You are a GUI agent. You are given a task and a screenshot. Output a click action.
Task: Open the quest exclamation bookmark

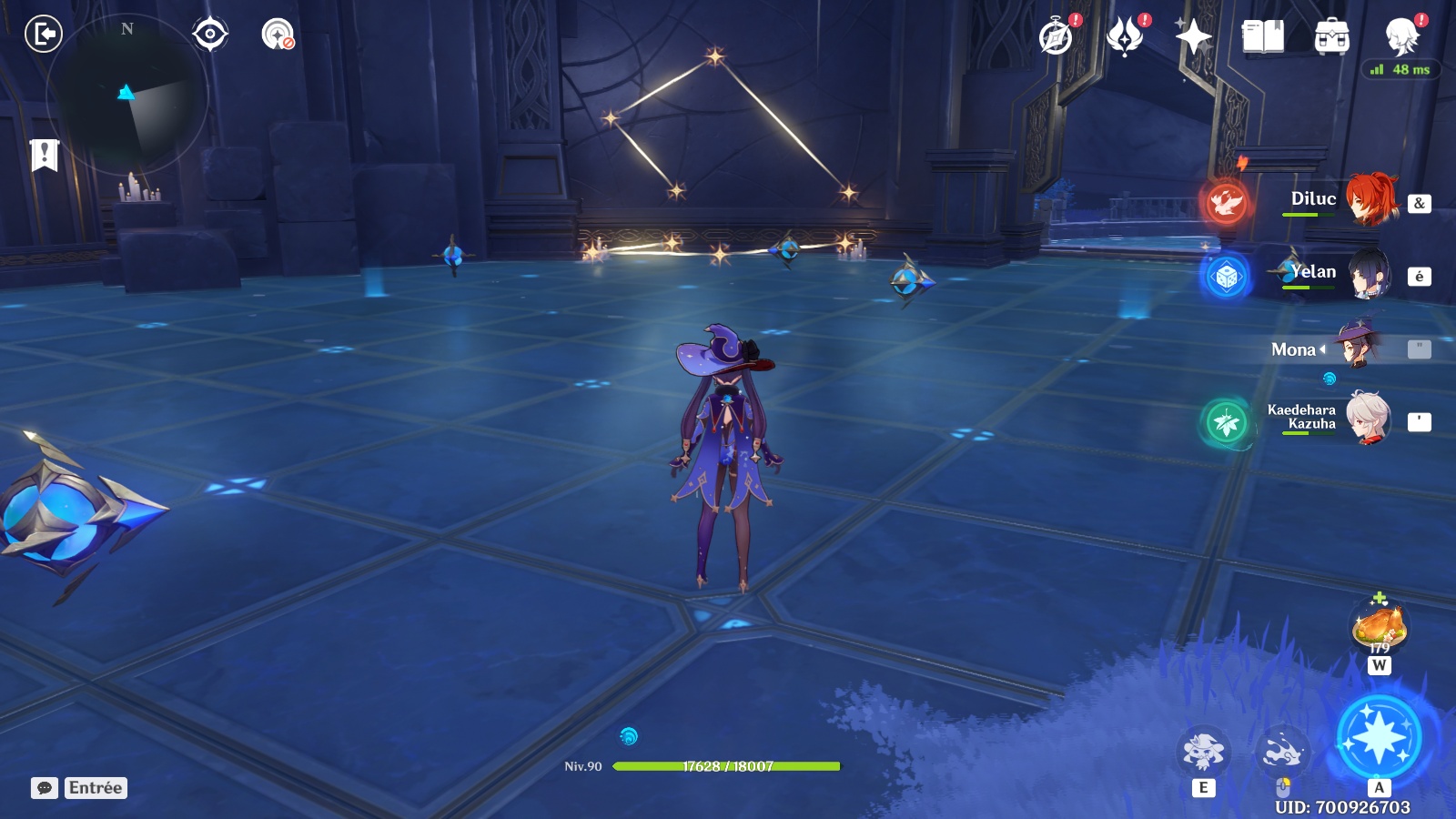(44, 155)
